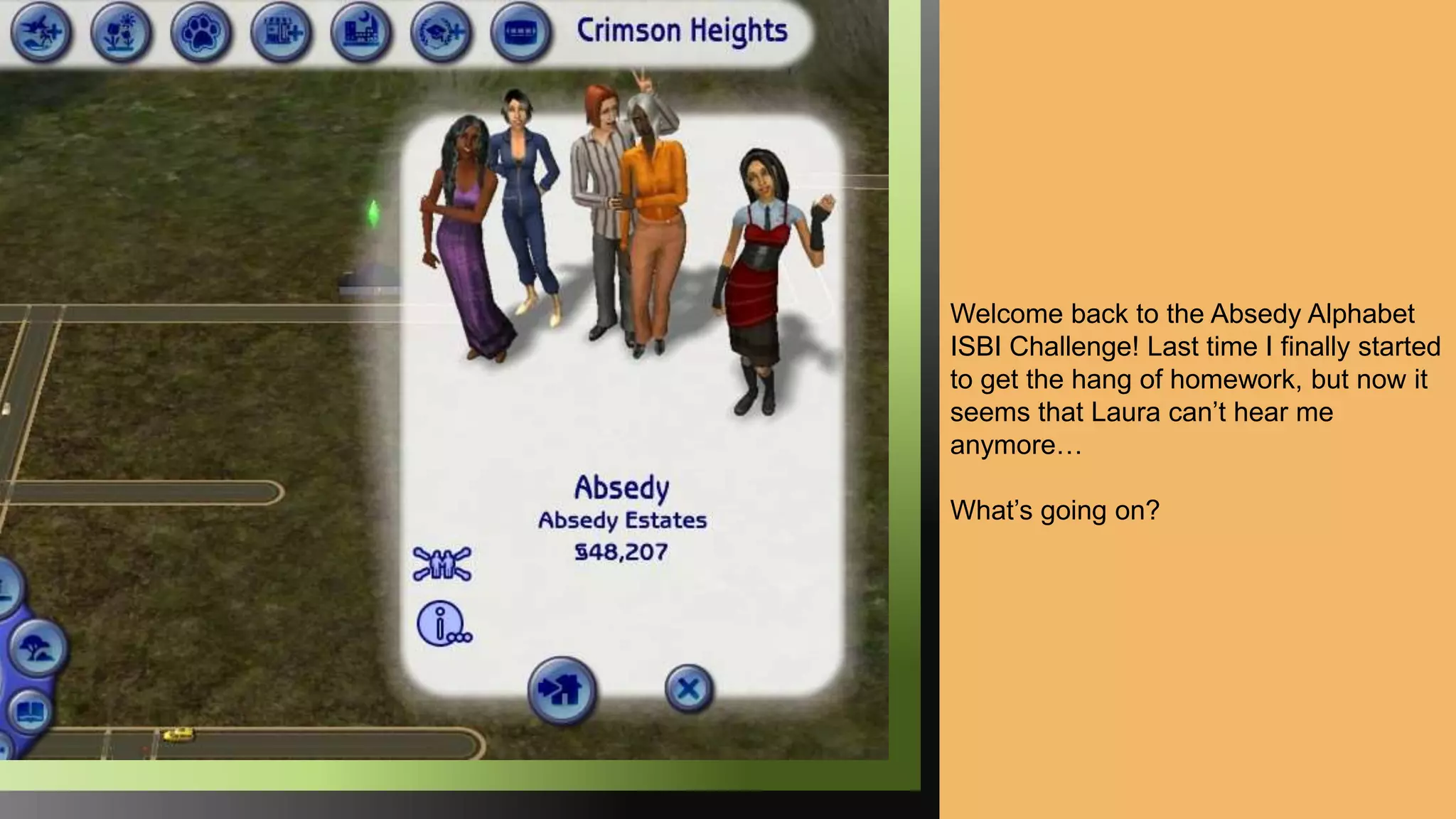Viewport: 1456px width, 819px height.
Task: Open the flowers seasons button
Action: (121, 32)
